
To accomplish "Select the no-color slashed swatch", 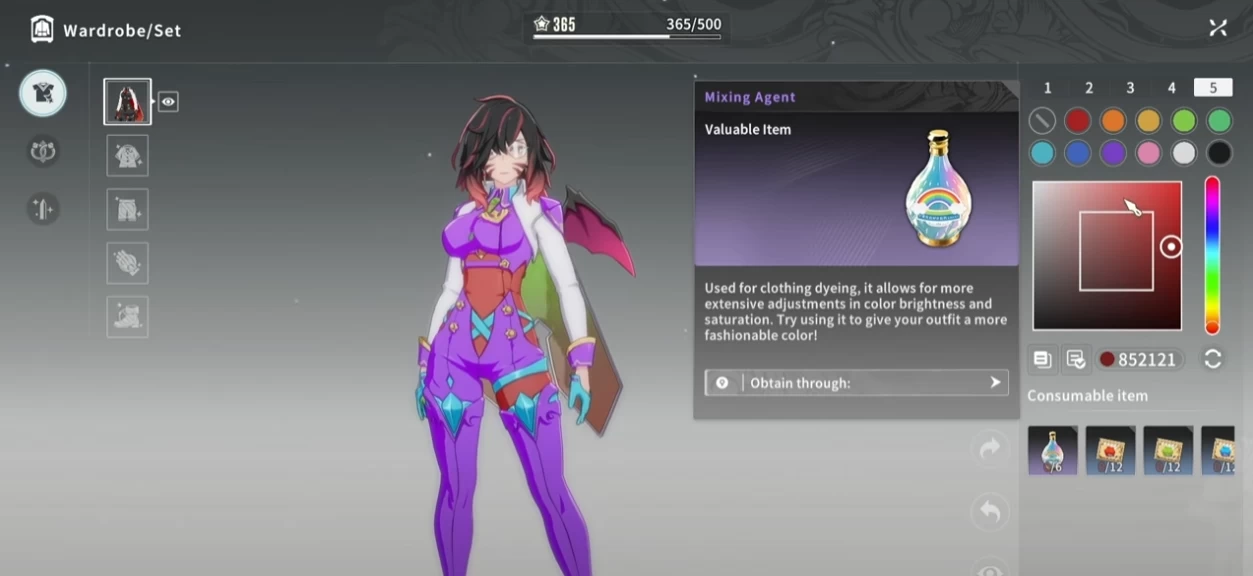I will (x=1042, y=121).
